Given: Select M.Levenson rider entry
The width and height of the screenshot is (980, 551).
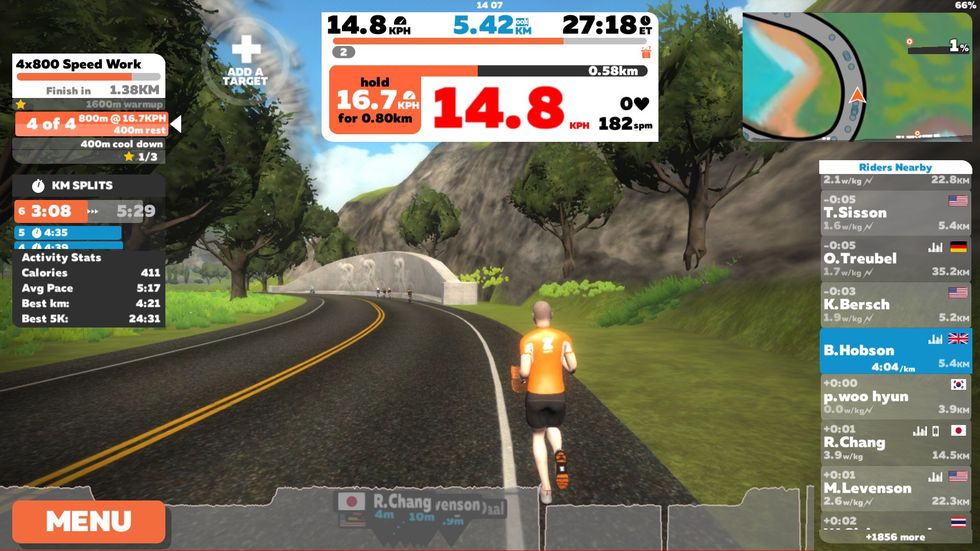Looking at the screenshot, I should point(895,488).
